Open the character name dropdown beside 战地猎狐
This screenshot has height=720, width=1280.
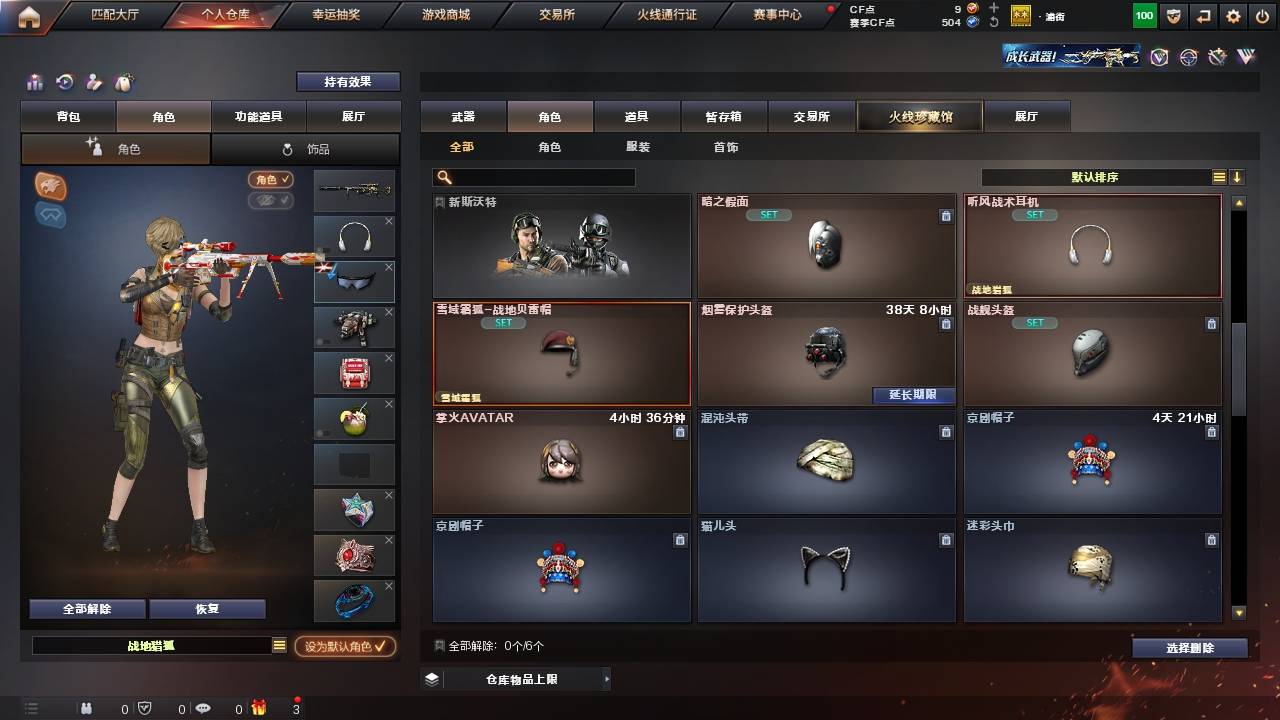(277, 646)
